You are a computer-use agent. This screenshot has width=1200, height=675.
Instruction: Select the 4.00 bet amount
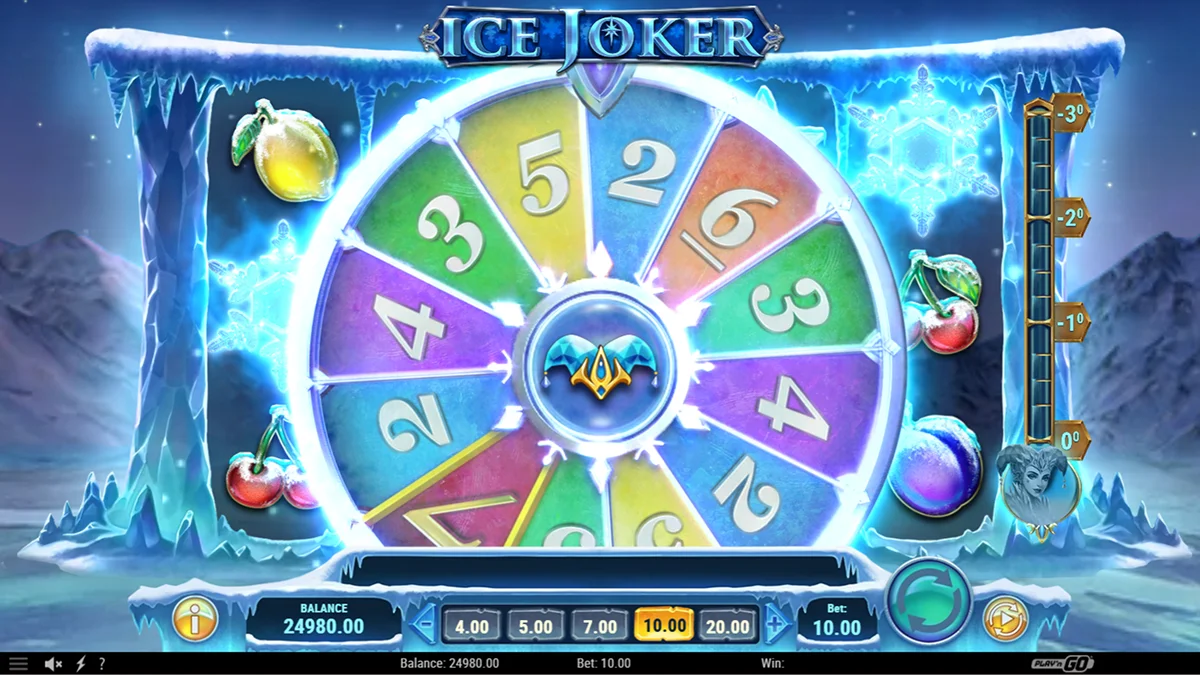pyautogui.click(x=472, y=627)
